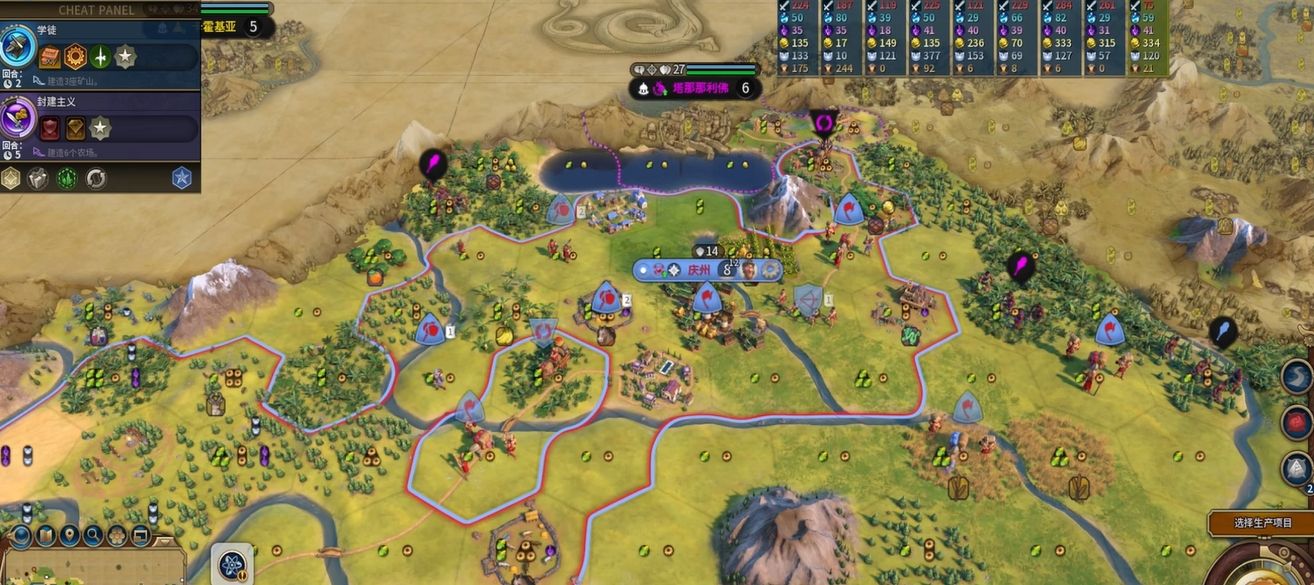1314x585 pixels.
Task: Open the grey triangle notification with badge 2
Action: coord(1297,468)
